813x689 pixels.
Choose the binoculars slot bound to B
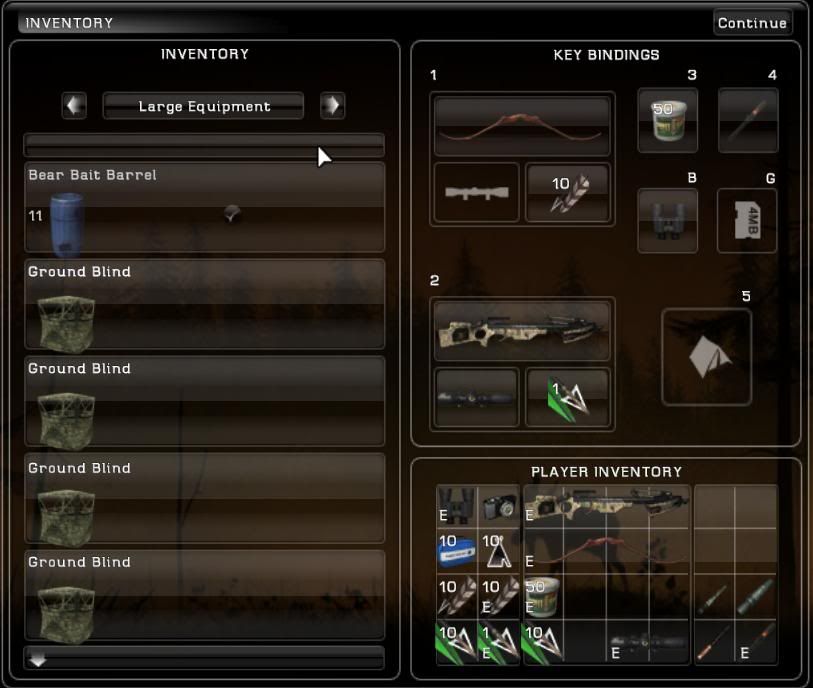point(667,220)
